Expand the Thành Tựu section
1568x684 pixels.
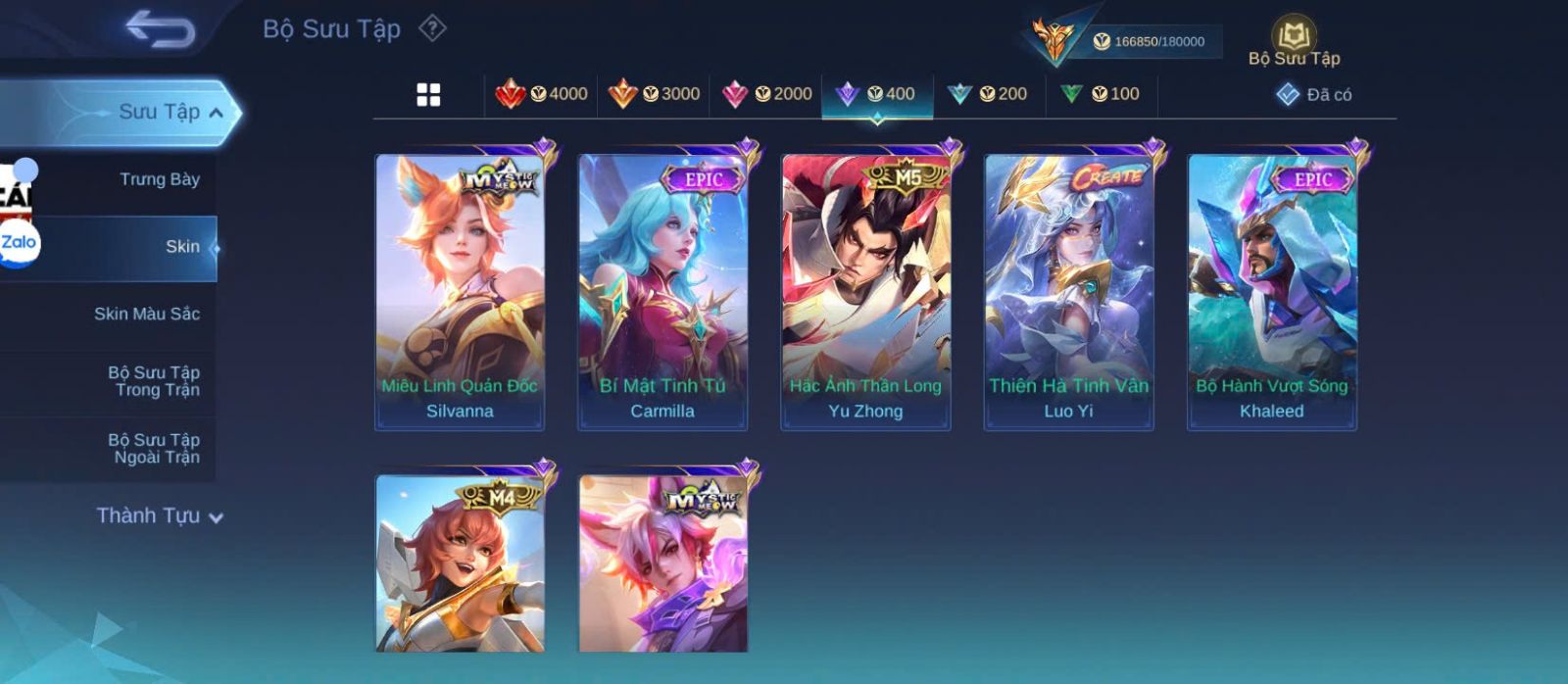160,515
